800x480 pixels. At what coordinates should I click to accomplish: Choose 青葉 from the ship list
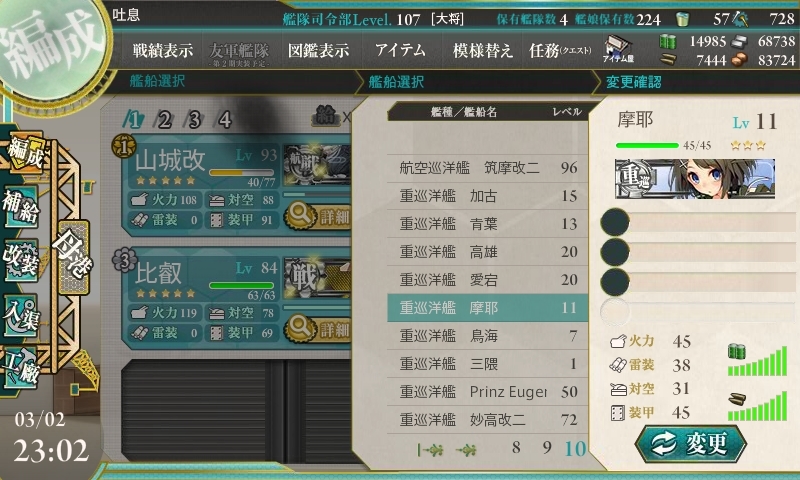[x=488, y=223]
